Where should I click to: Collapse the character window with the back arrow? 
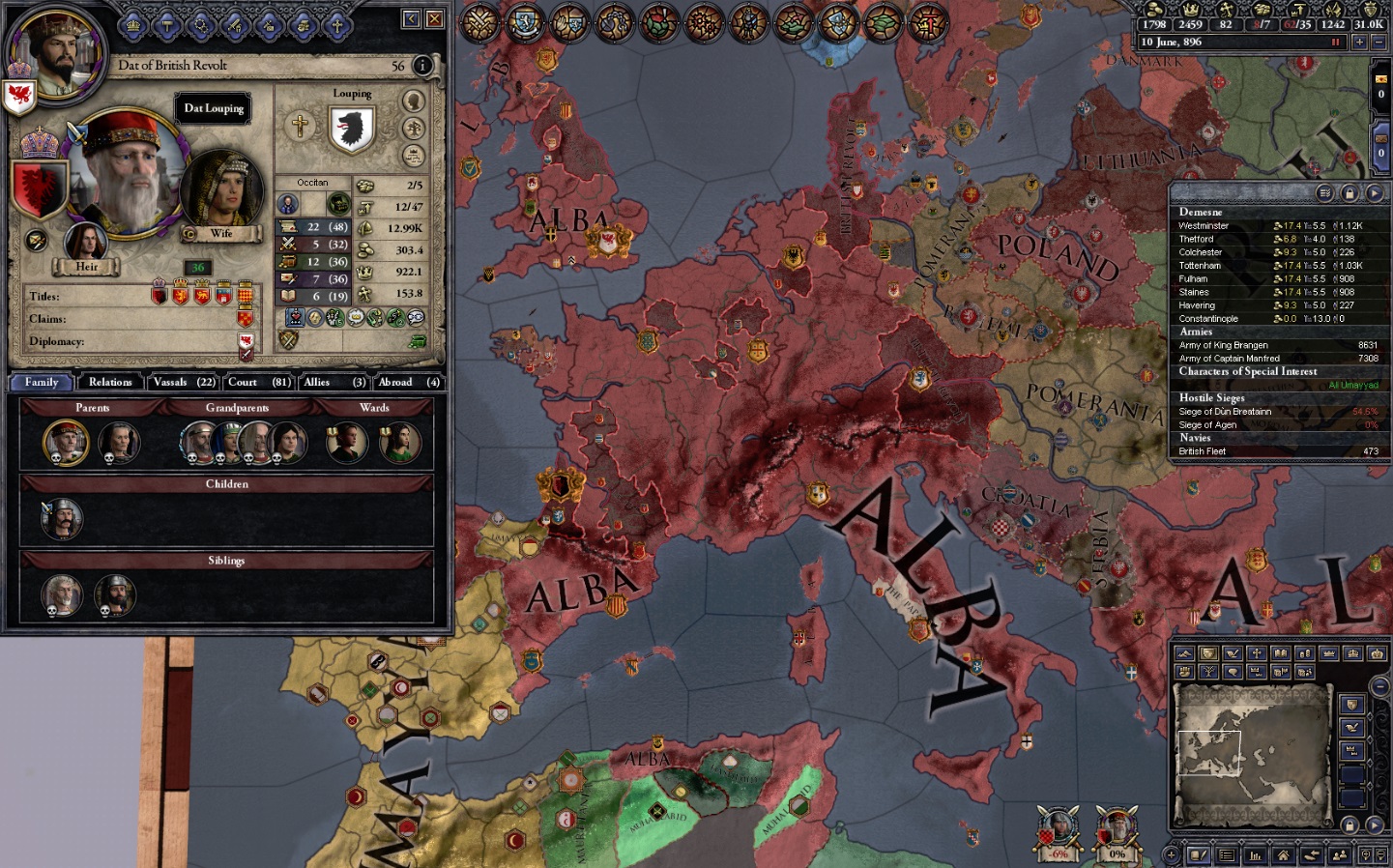410,17
